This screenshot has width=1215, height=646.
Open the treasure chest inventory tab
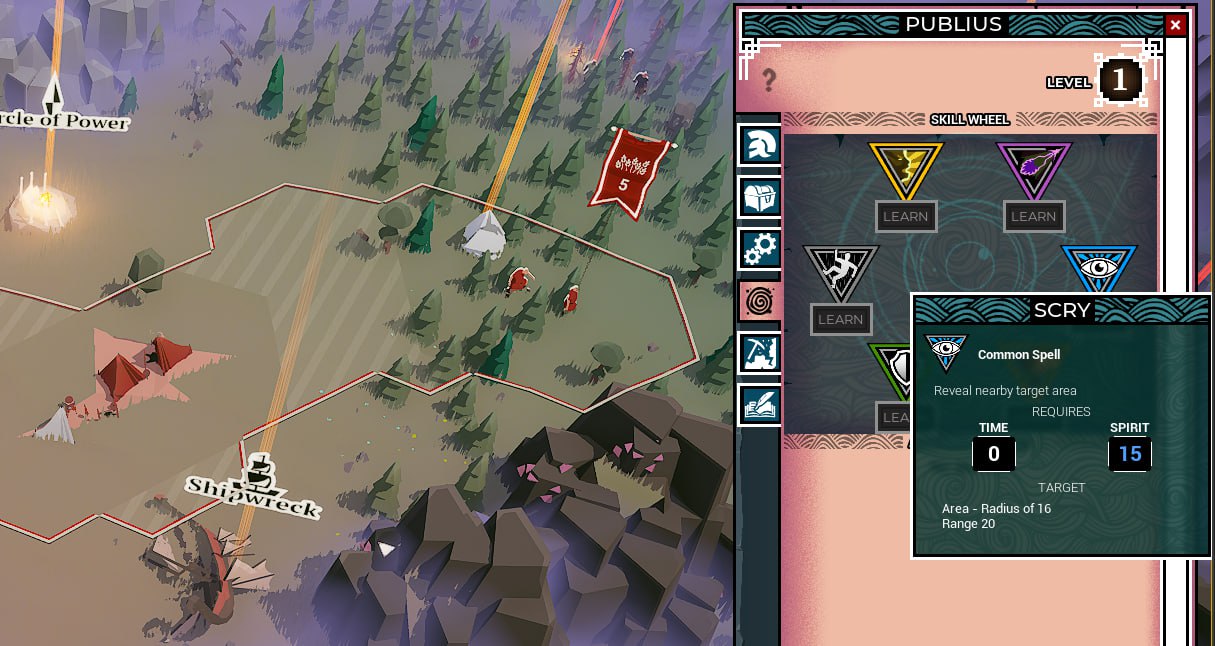[759, 196]
